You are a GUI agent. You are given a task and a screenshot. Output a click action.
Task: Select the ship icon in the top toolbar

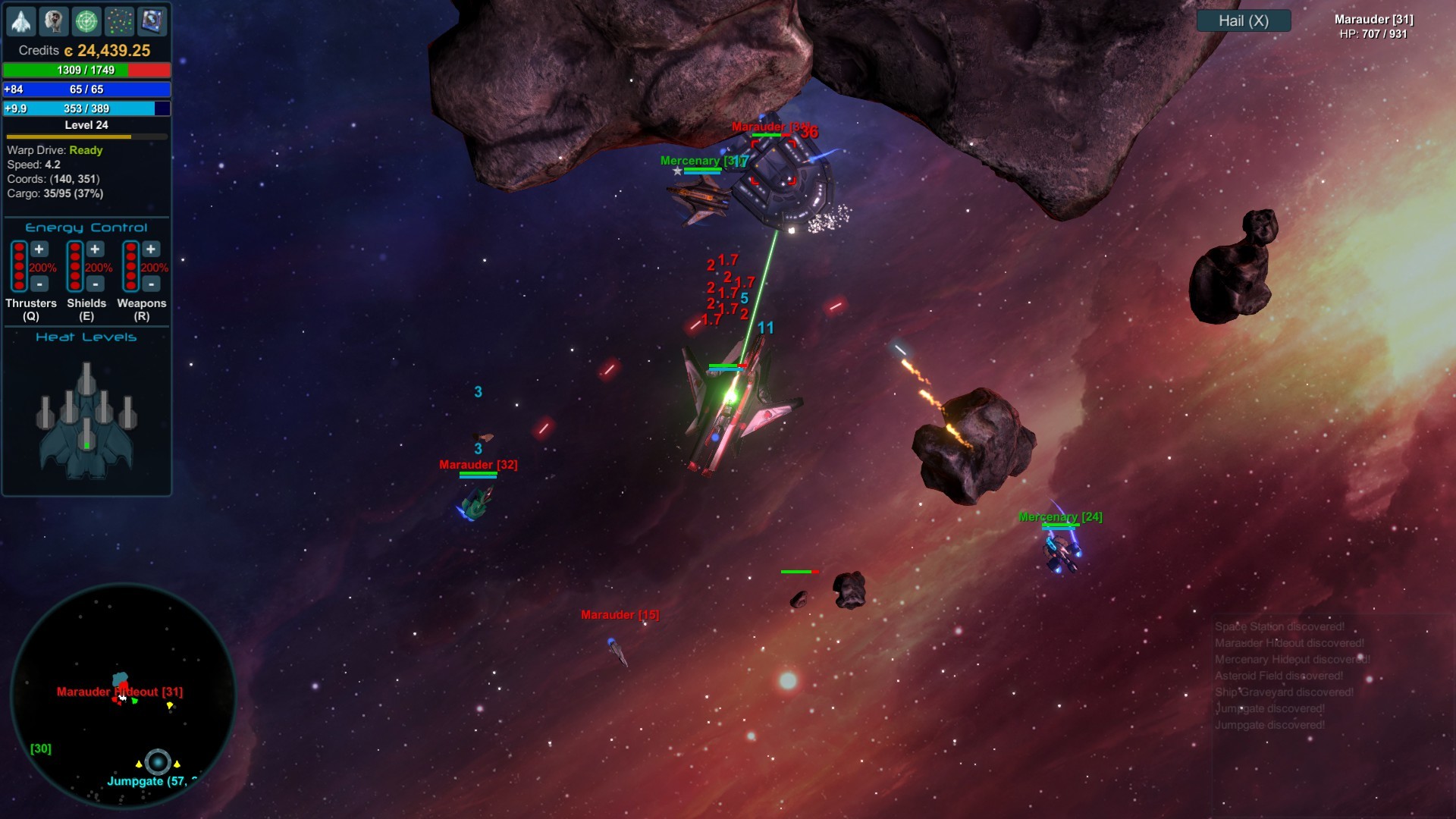[21, 21]
